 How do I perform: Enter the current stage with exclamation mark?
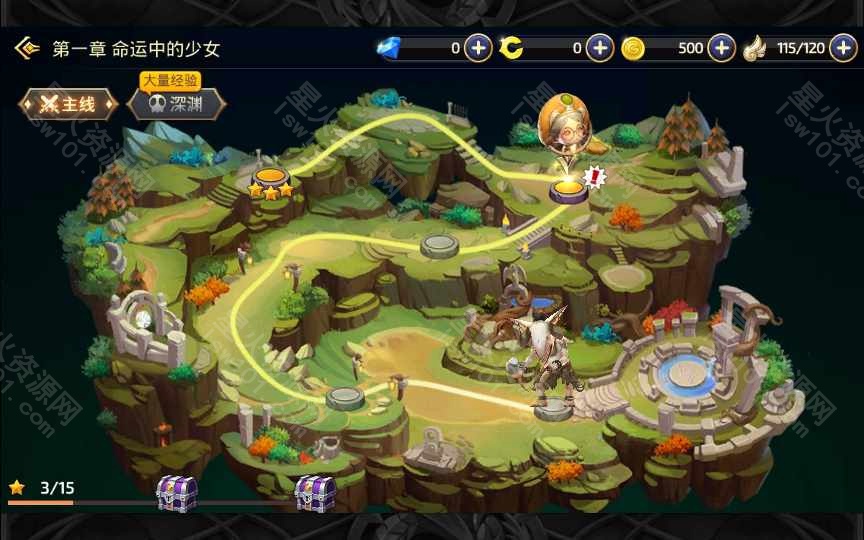568,189
